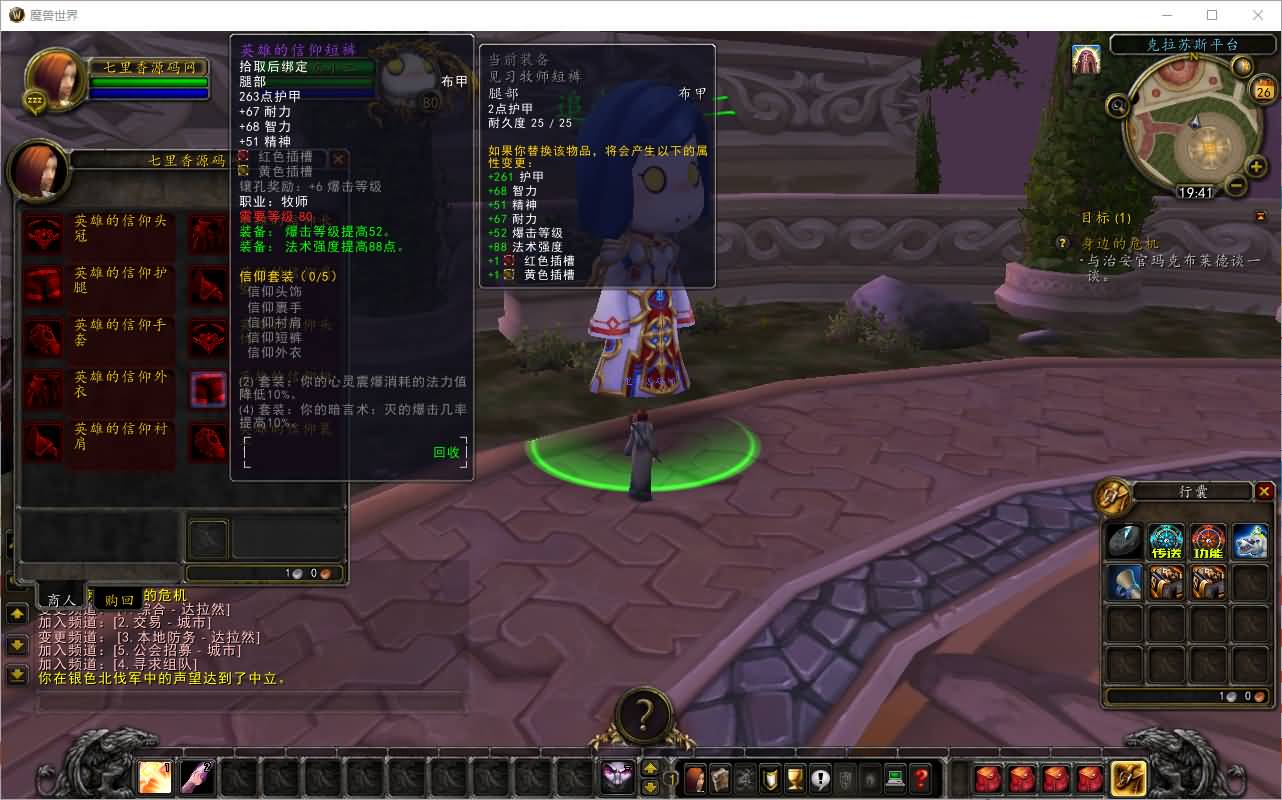Zoom in the minimap with the plus button

click(1255, 167)
